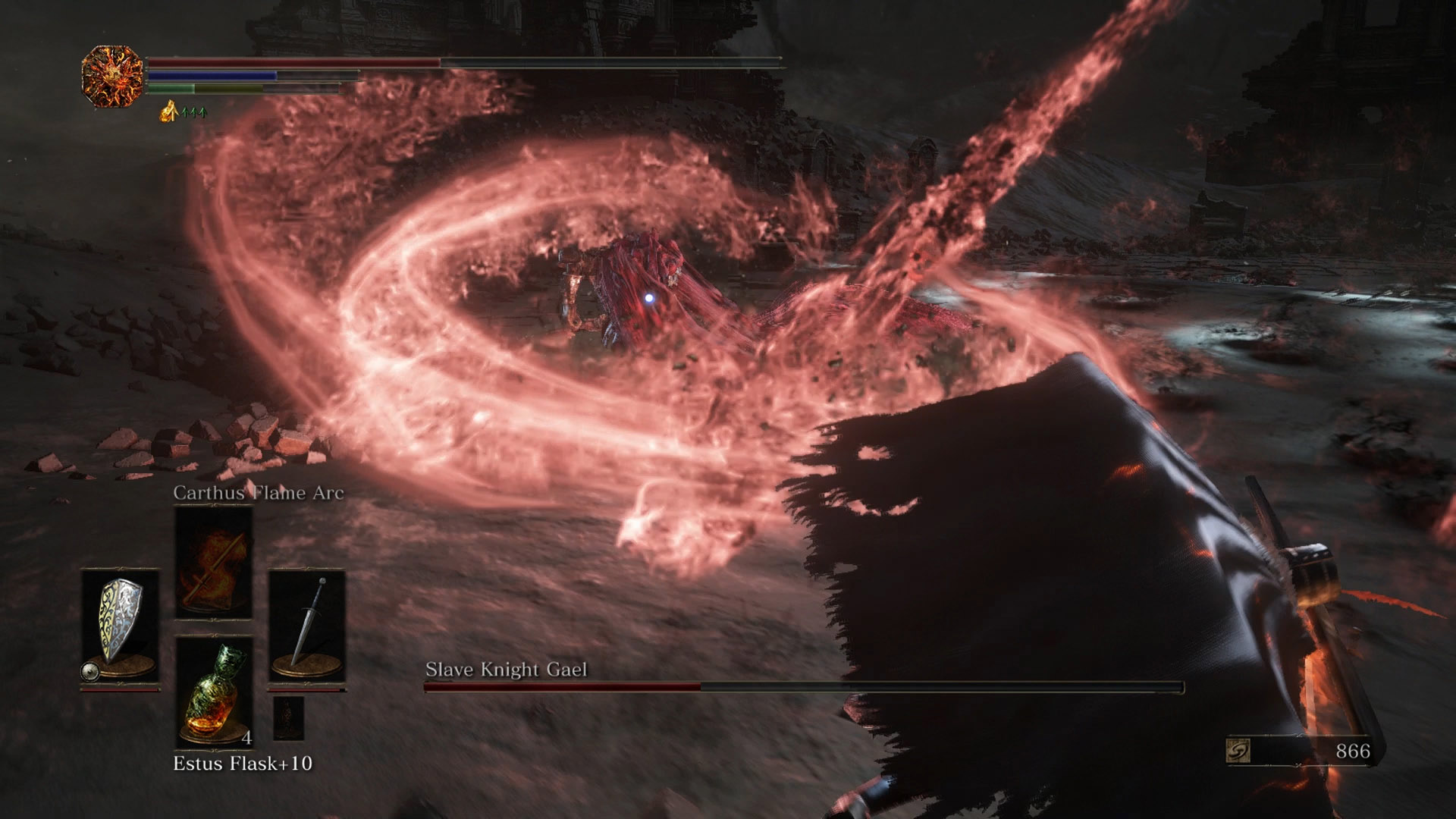This screenshot has height=819, width=1456.
Task: Choose the Estus Flask+10 item slot
Action: click(x=214, y=693)
